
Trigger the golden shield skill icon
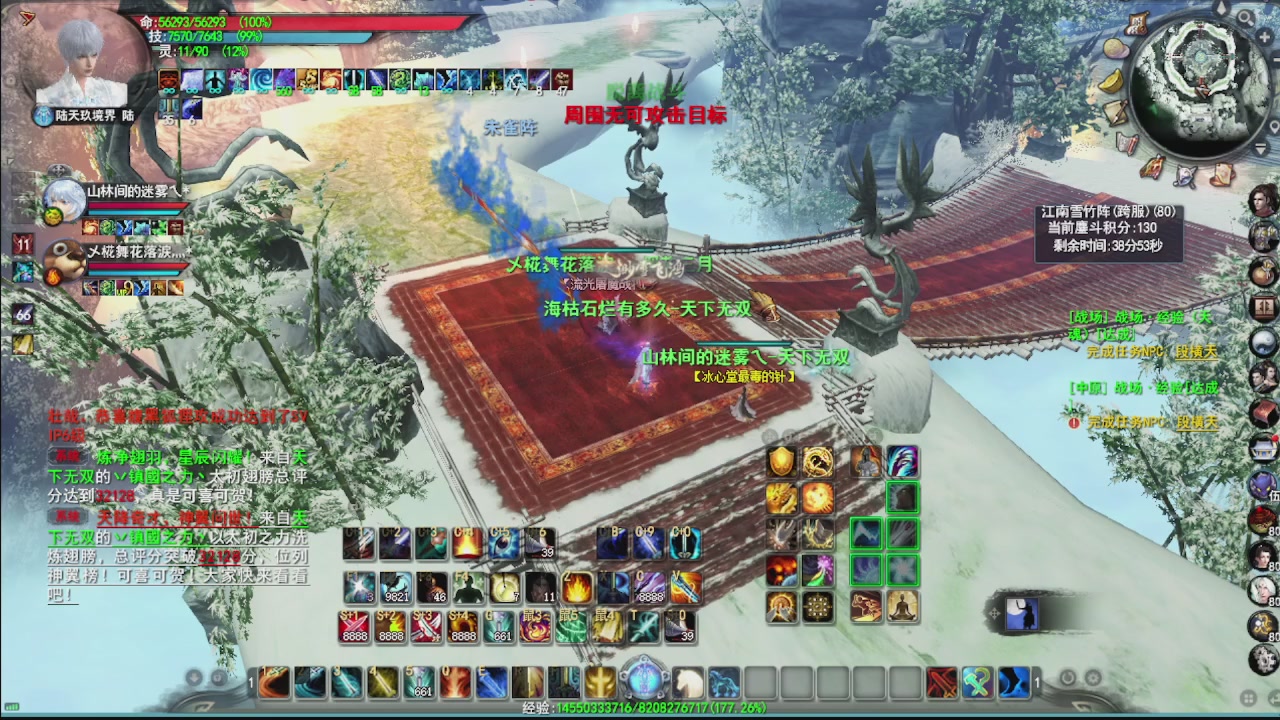[x=781, y=461]
